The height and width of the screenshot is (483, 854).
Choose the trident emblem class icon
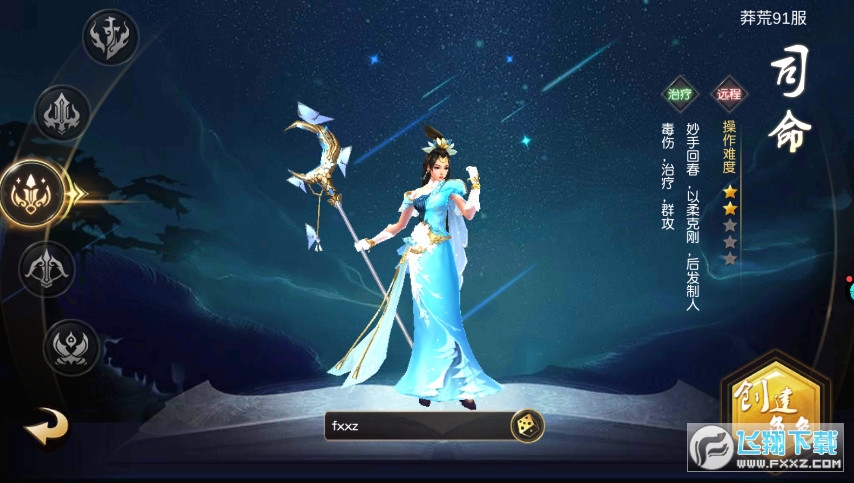63,114
